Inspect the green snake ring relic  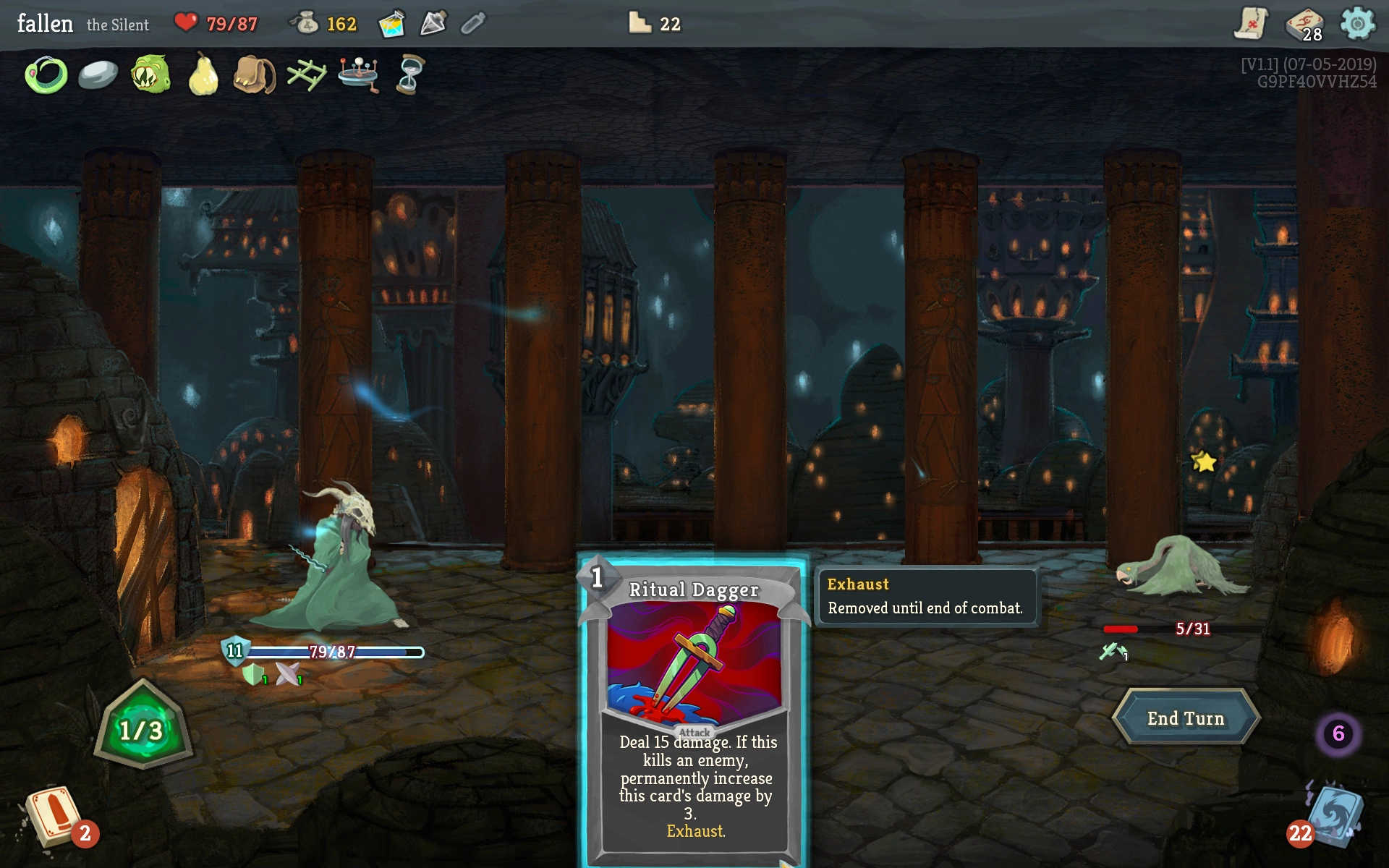point(46,75)
